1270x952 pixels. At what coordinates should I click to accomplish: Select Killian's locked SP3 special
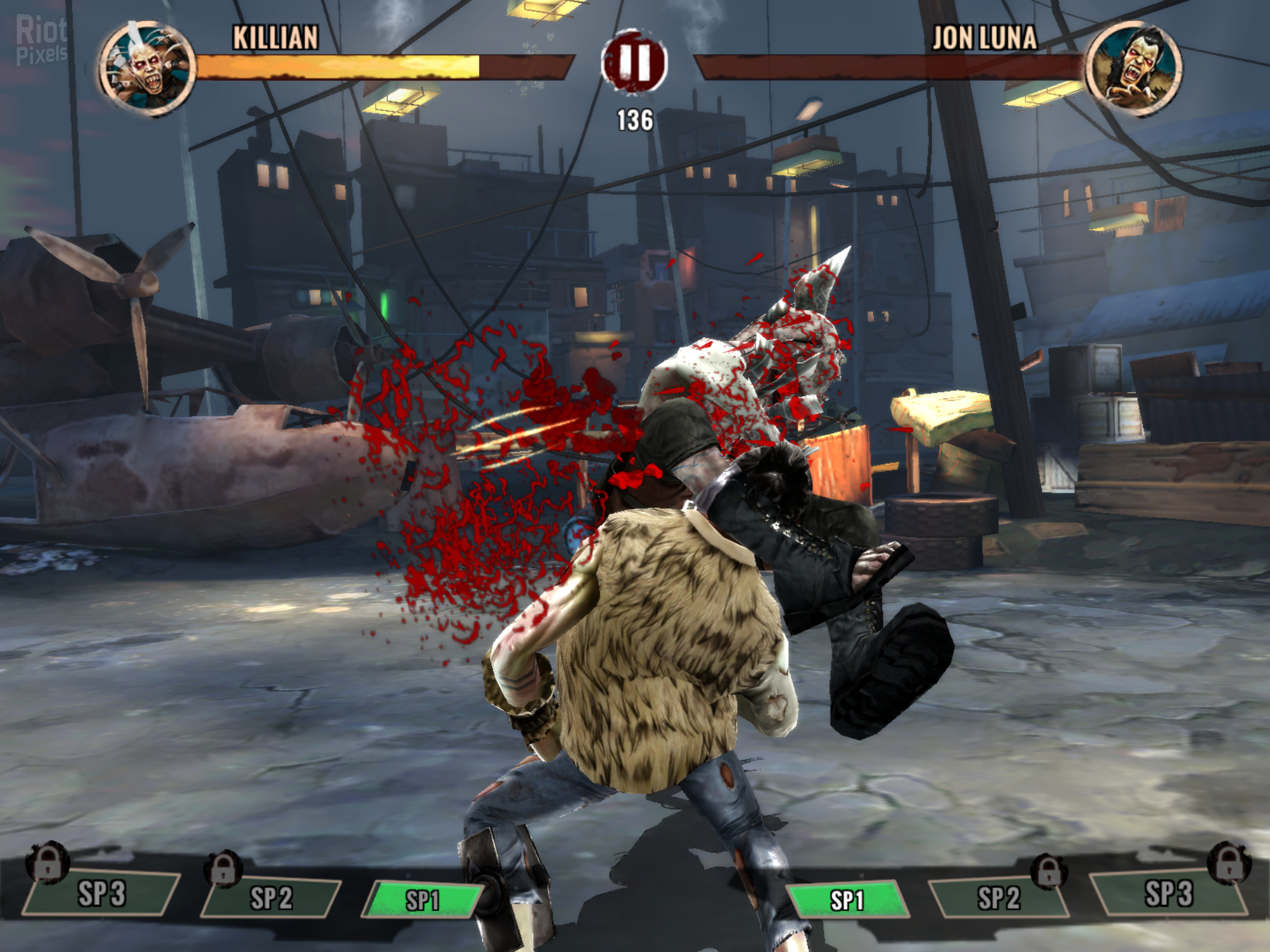pyautogui.click(x=102, y=894)
